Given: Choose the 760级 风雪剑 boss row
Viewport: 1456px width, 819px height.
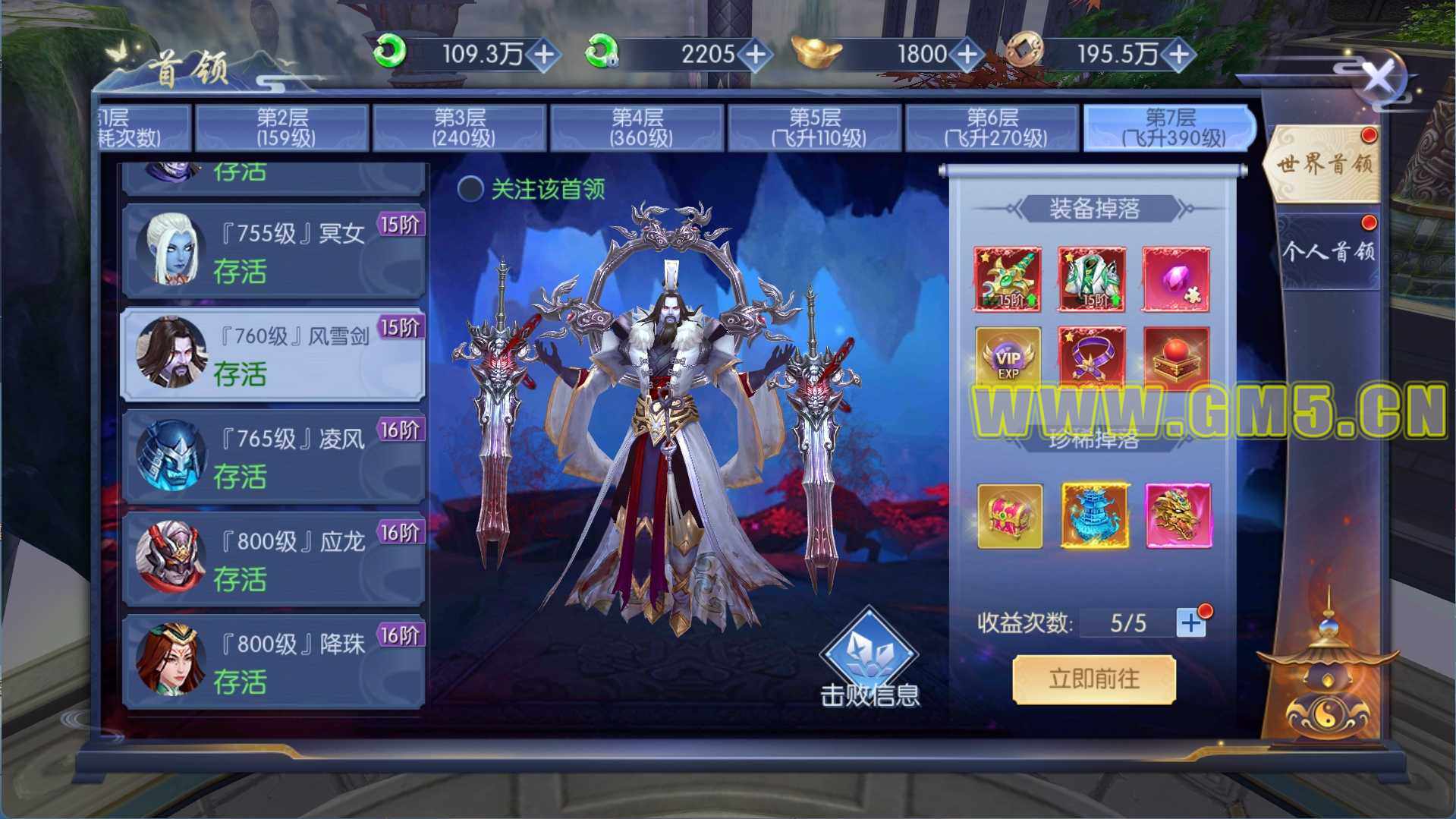Looking at the screenshot, I should (x=273, y=354).
